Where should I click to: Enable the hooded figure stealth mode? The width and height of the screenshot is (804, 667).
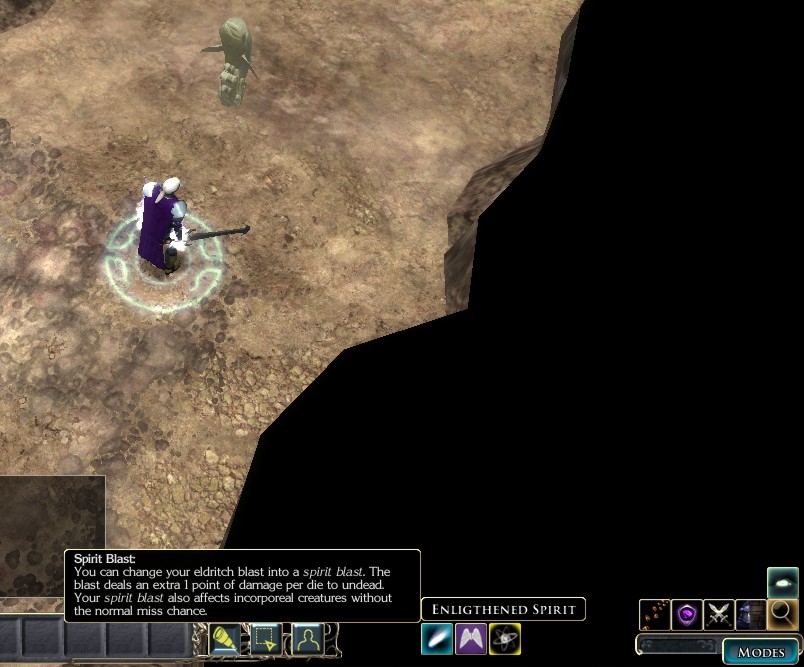coord(750,614)
